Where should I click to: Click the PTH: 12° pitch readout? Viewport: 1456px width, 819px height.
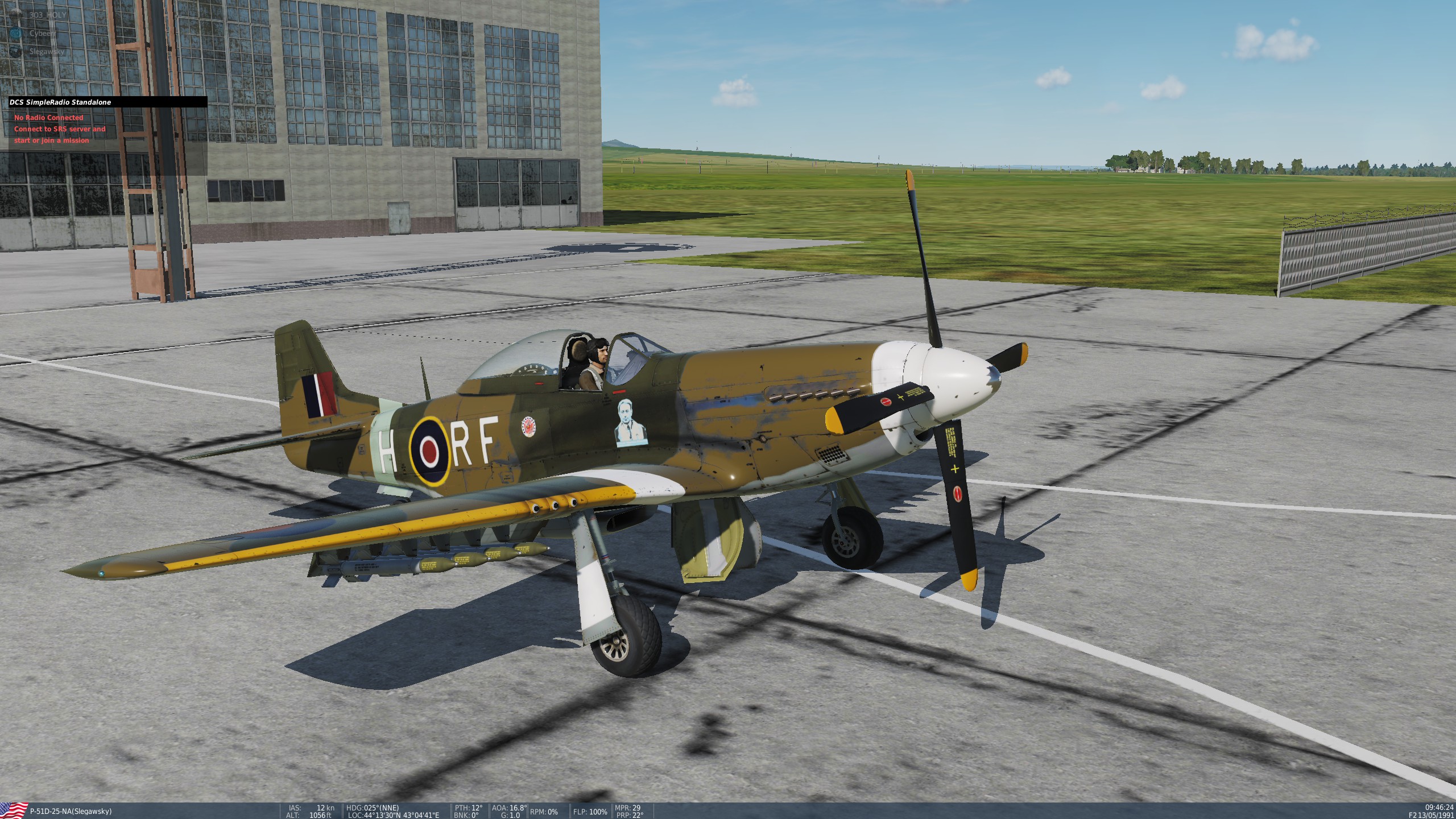[468, 807]
